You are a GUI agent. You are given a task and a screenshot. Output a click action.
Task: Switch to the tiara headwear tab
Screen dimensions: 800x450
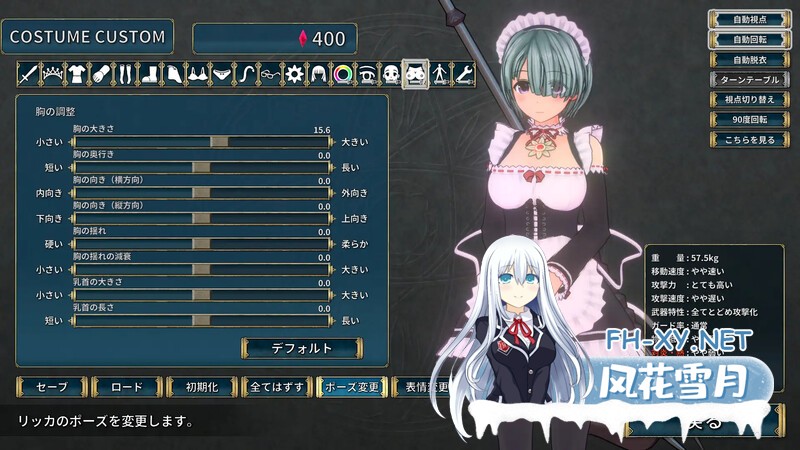pos(51,73)
